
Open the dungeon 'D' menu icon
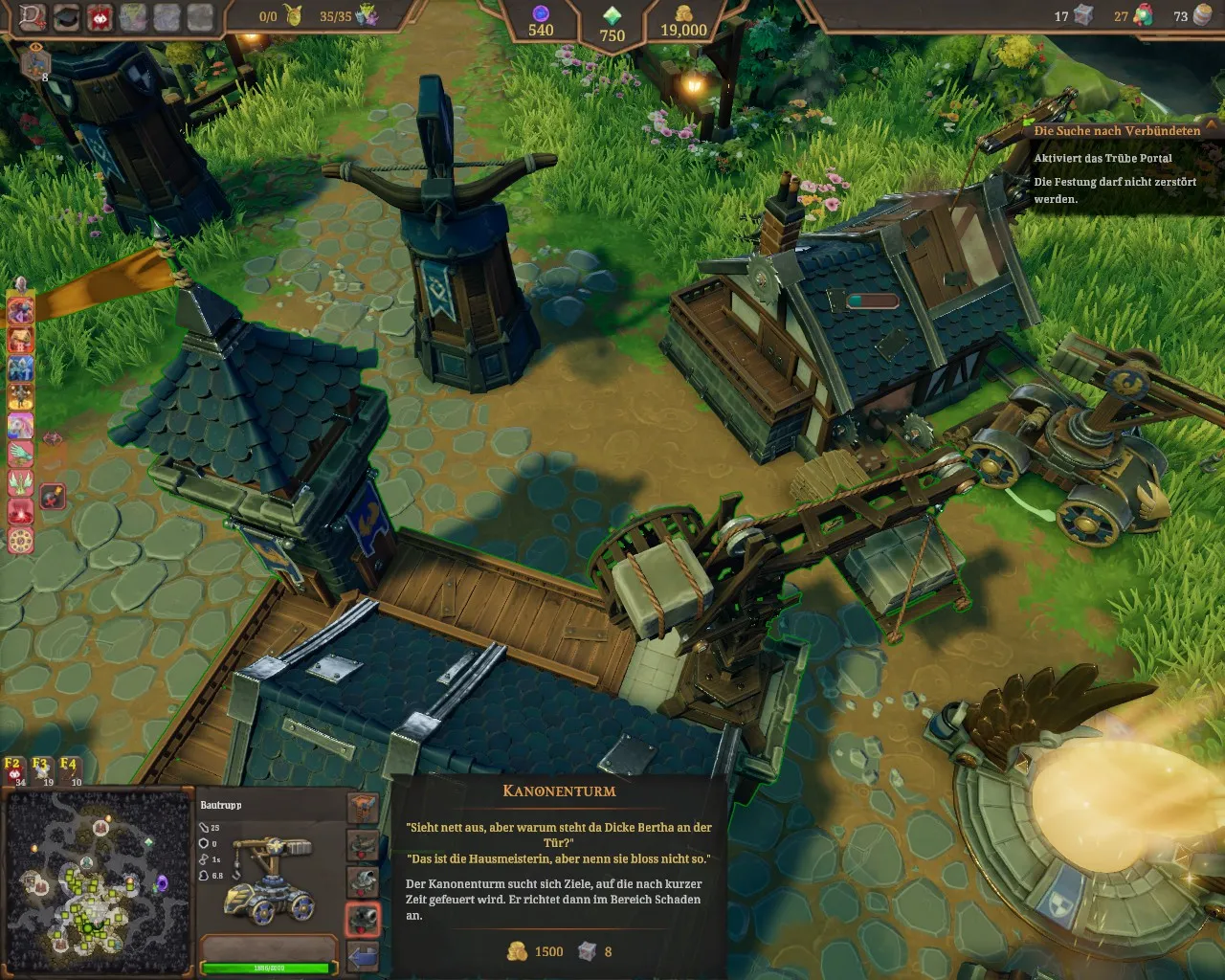[x=33, y=17]
